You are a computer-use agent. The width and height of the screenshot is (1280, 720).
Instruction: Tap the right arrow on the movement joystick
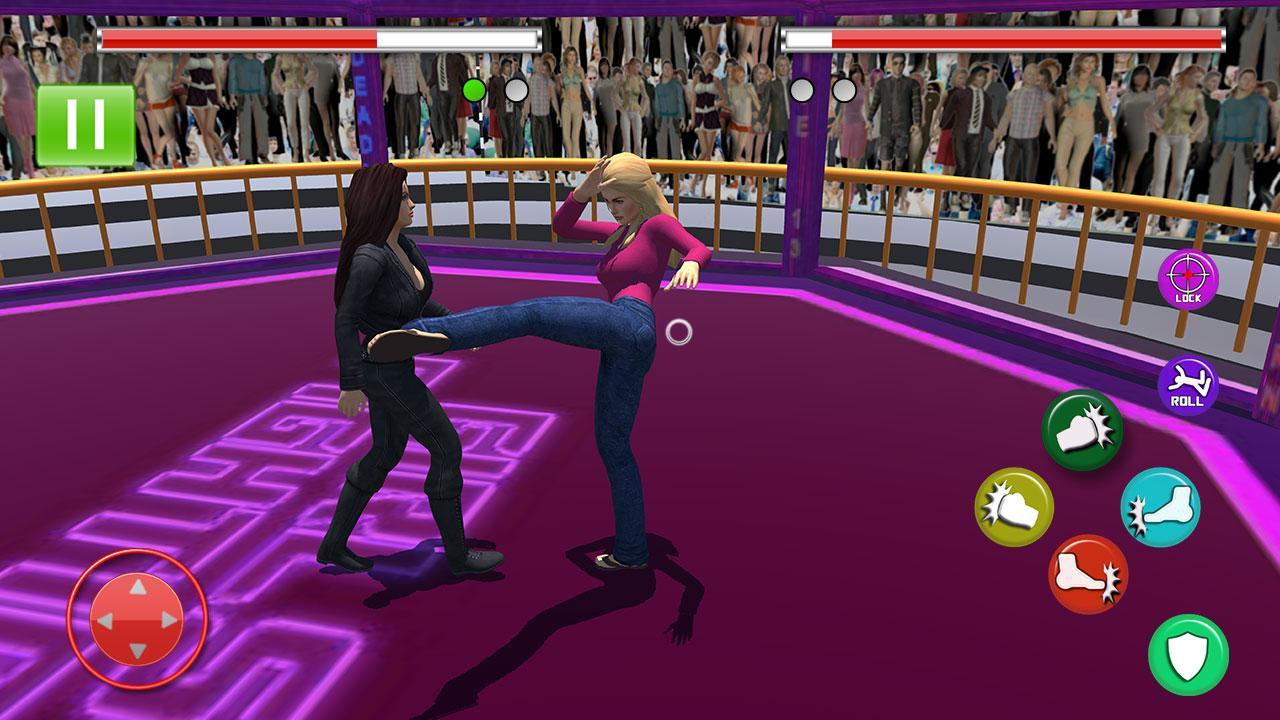coord(168,618)
